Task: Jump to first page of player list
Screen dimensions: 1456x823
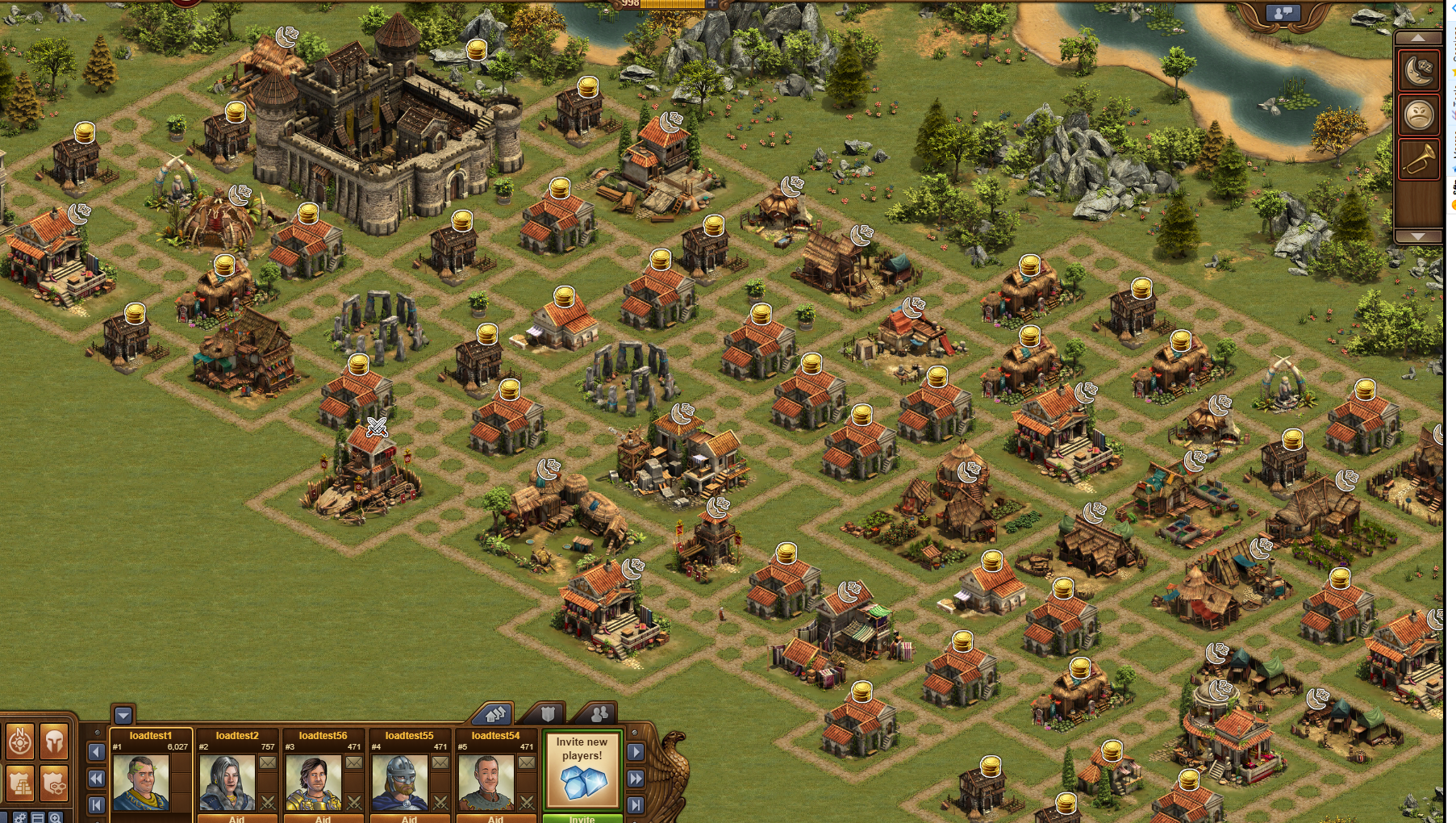Action: 96,804
